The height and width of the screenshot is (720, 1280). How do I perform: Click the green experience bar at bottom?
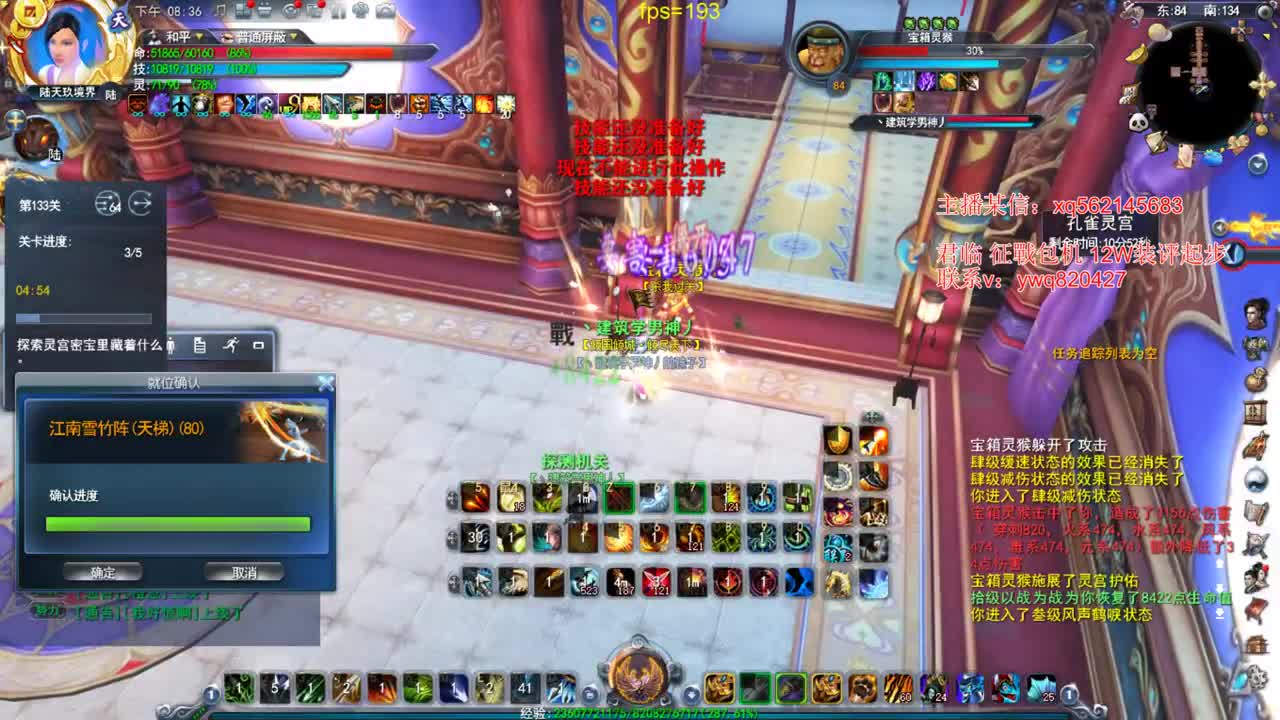(640, 714)
